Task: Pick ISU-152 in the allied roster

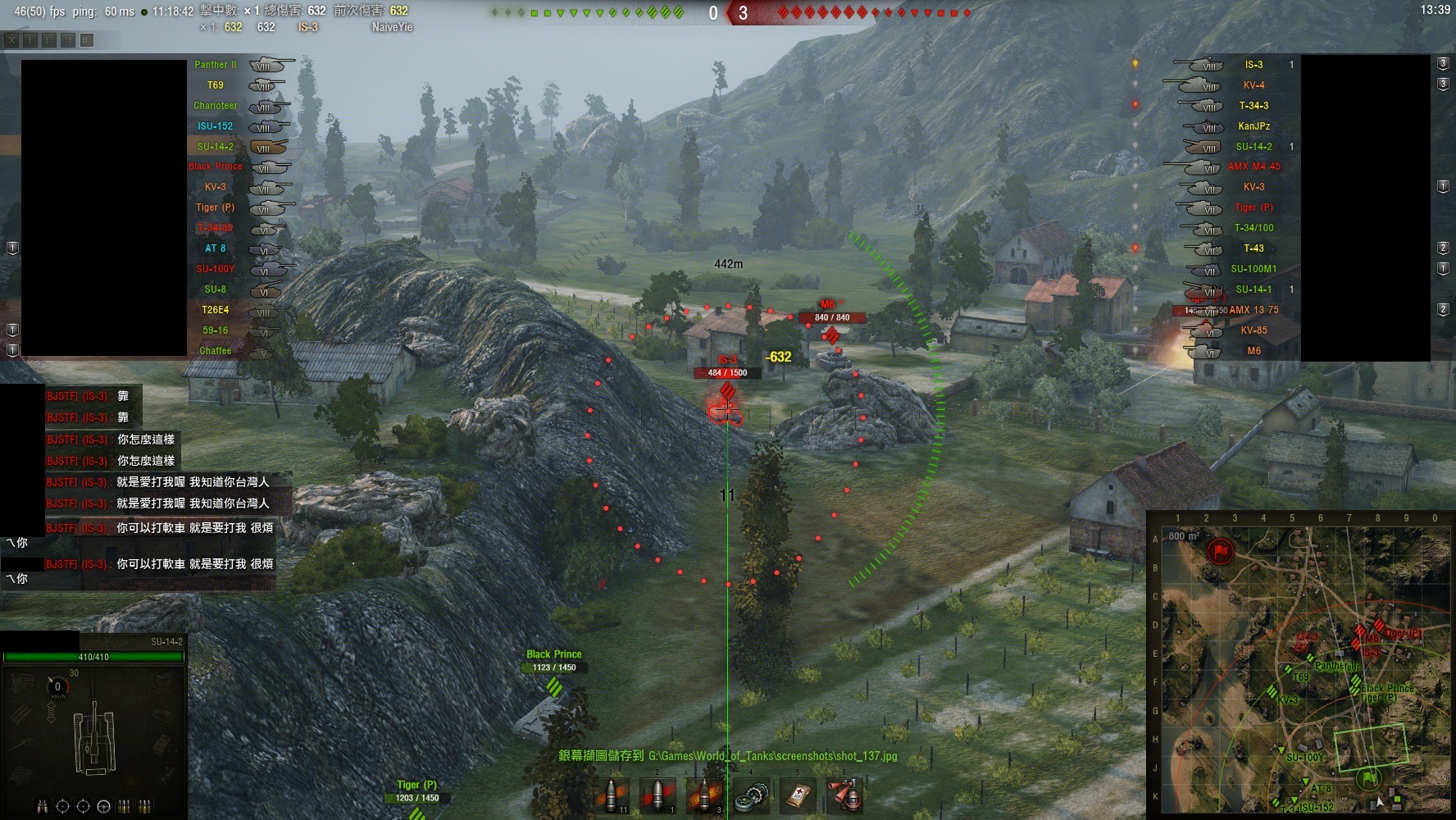Action: [x=215, y=126]
